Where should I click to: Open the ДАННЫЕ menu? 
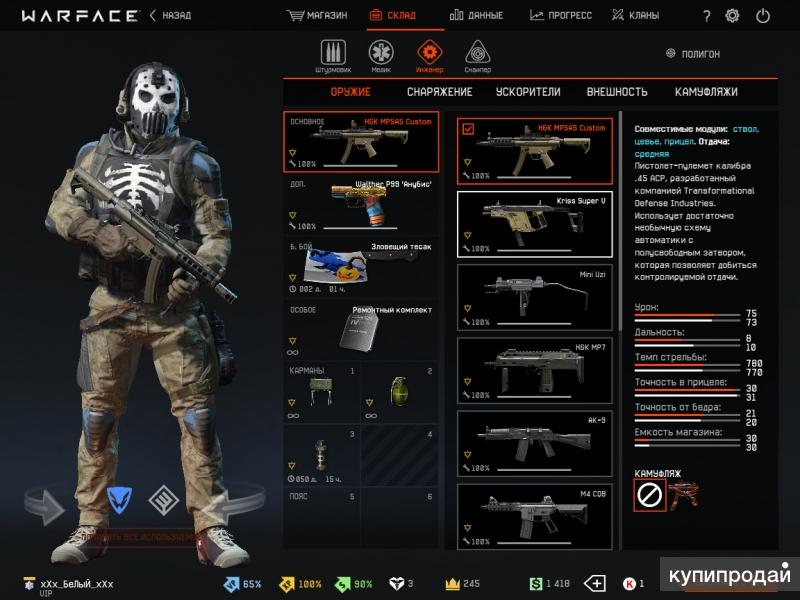[x=477, y=16]
